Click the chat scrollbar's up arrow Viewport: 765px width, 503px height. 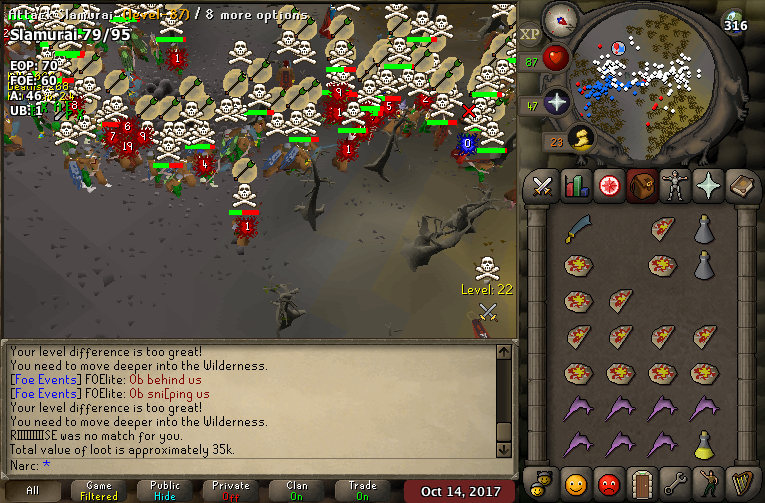tap(505, 350)
